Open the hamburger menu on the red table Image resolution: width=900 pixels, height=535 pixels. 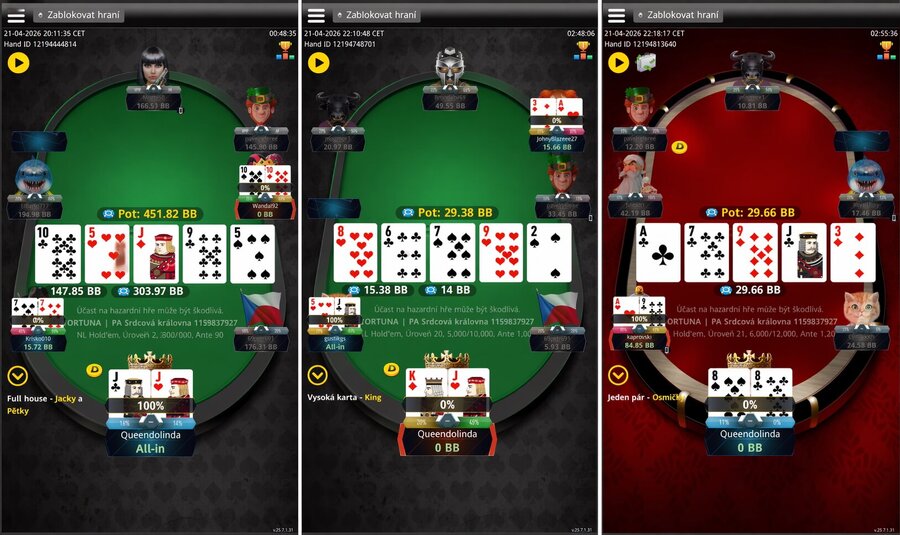coord(616,15)
